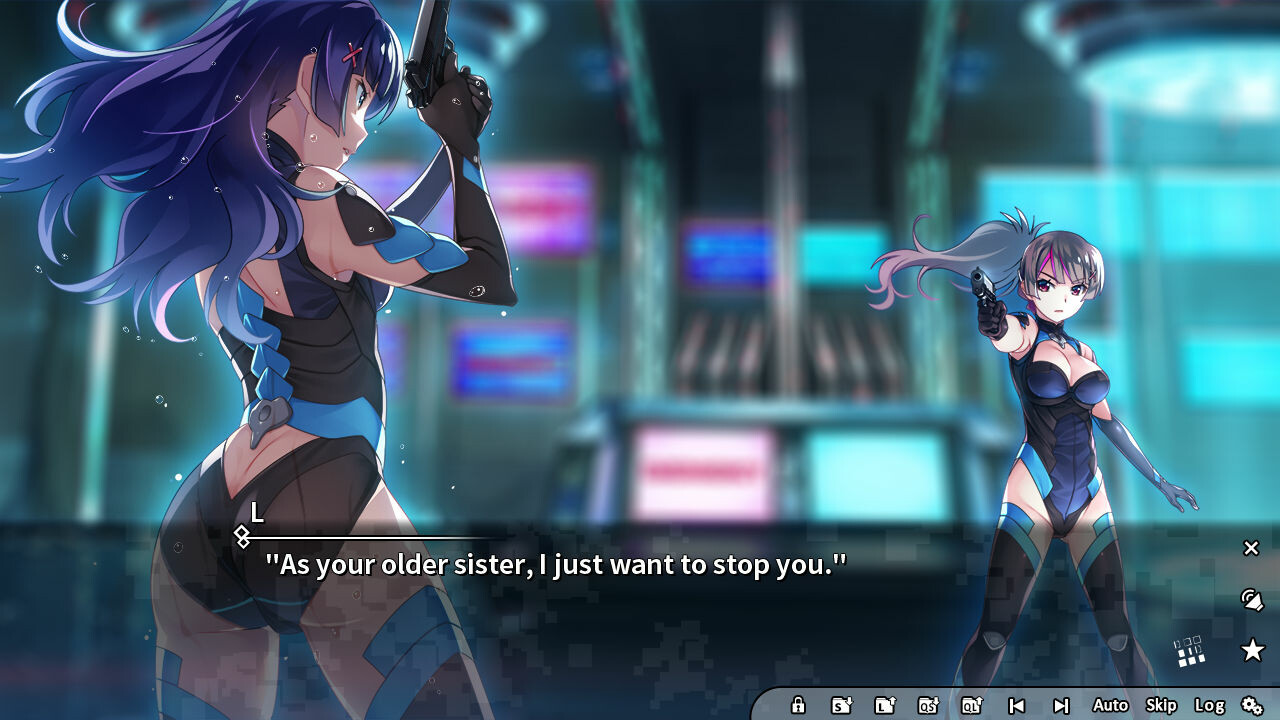Open the load screen via the L icon
Screen dimensions: 1280x720
pyautogui.click(x=883, y=705)
